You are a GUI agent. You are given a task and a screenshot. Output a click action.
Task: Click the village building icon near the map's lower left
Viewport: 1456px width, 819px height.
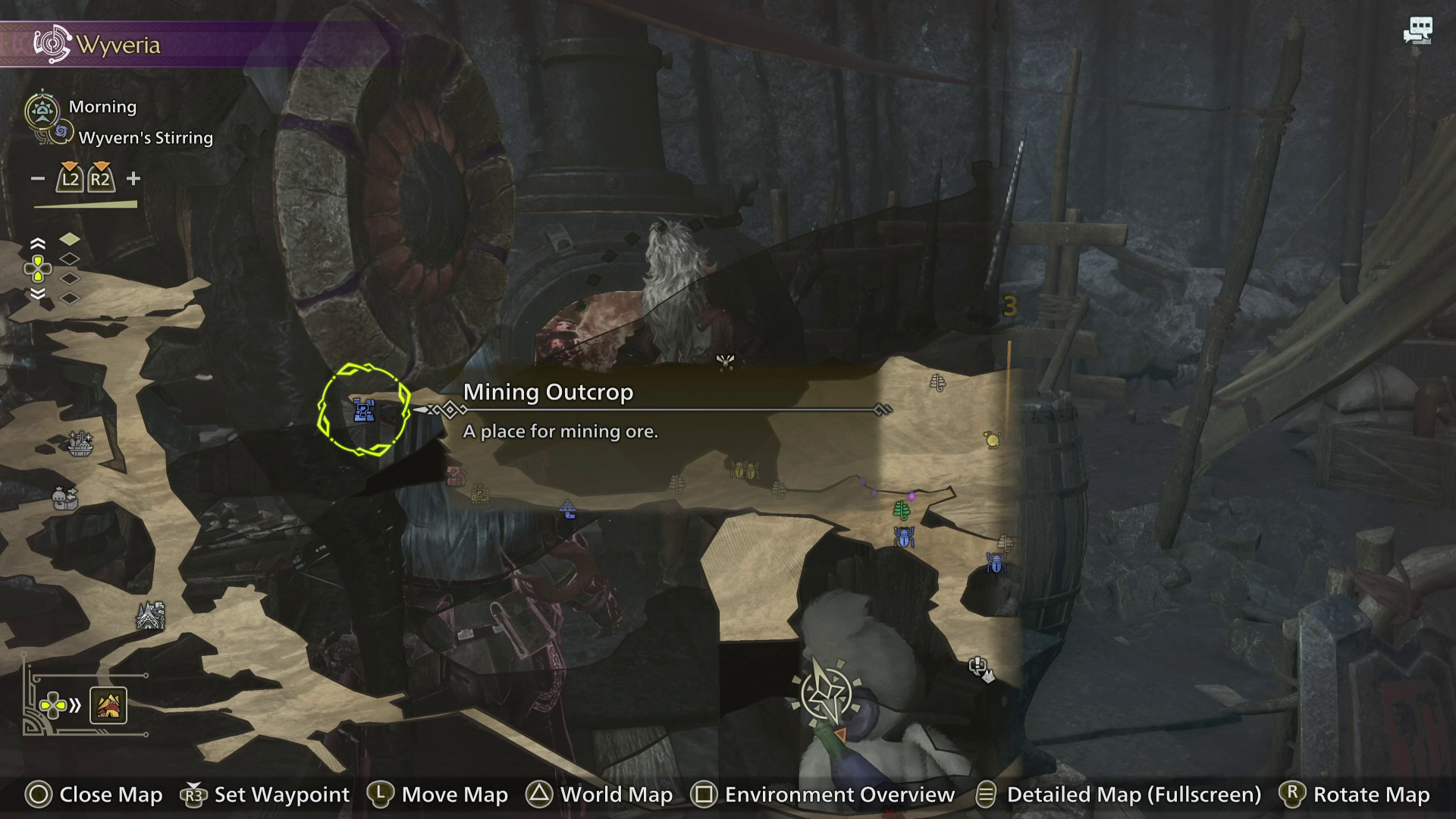(x=149, y=616)
